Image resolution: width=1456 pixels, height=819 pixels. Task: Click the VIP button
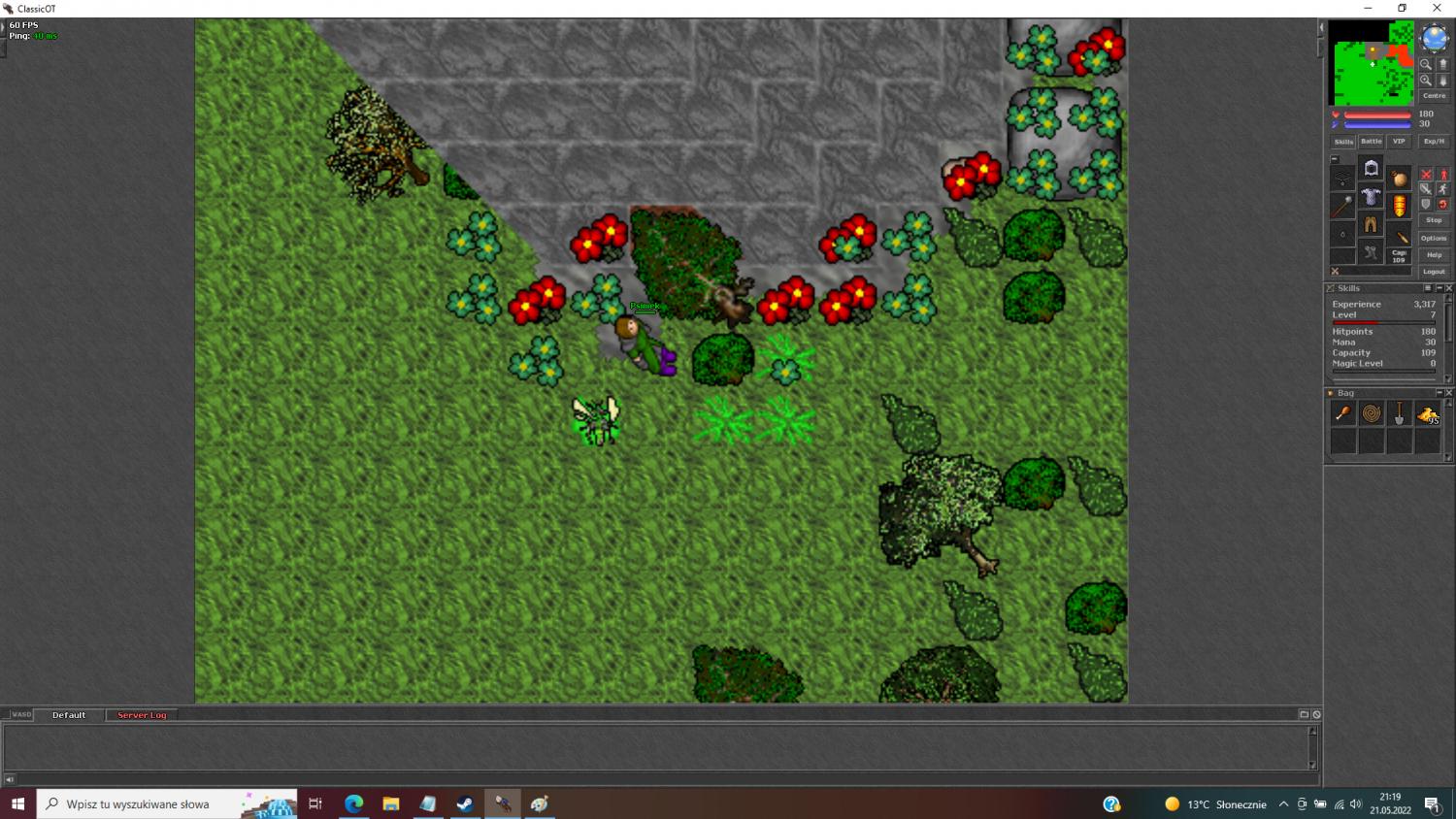(x=1399, y=142)
